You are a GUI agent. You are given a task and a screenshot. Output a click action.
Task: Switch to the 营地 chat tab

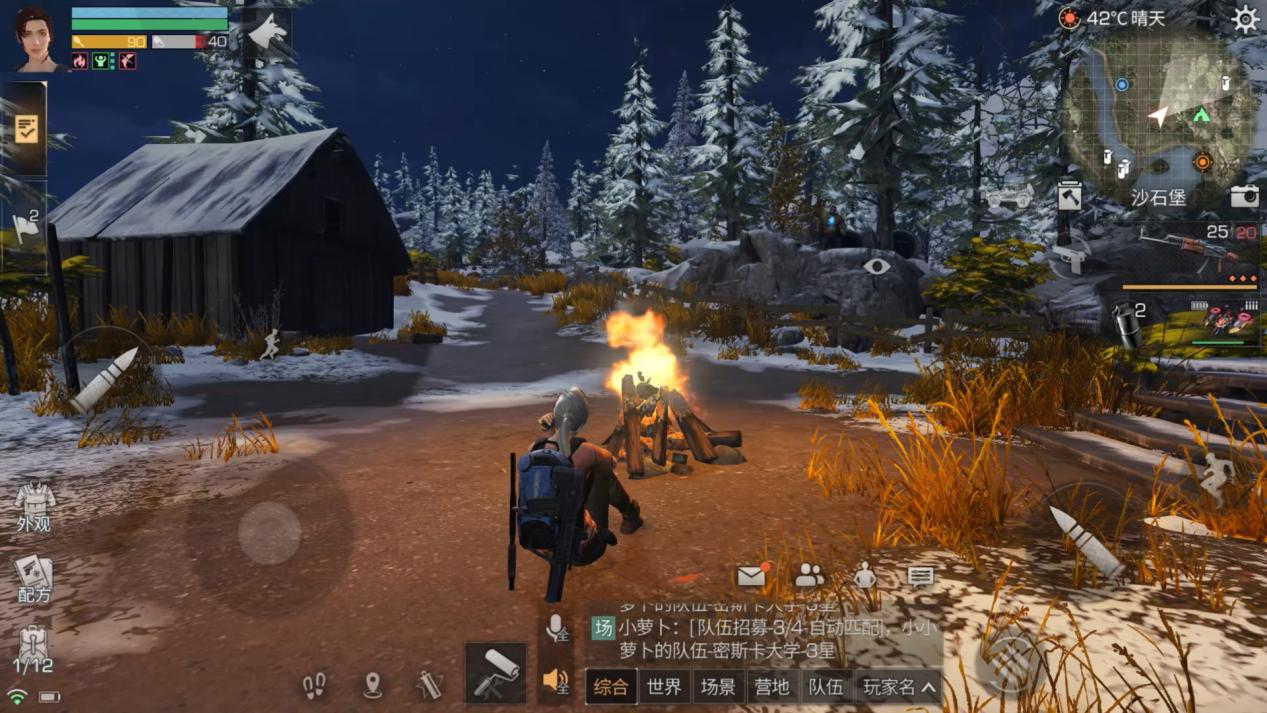[x=772, y=687]
